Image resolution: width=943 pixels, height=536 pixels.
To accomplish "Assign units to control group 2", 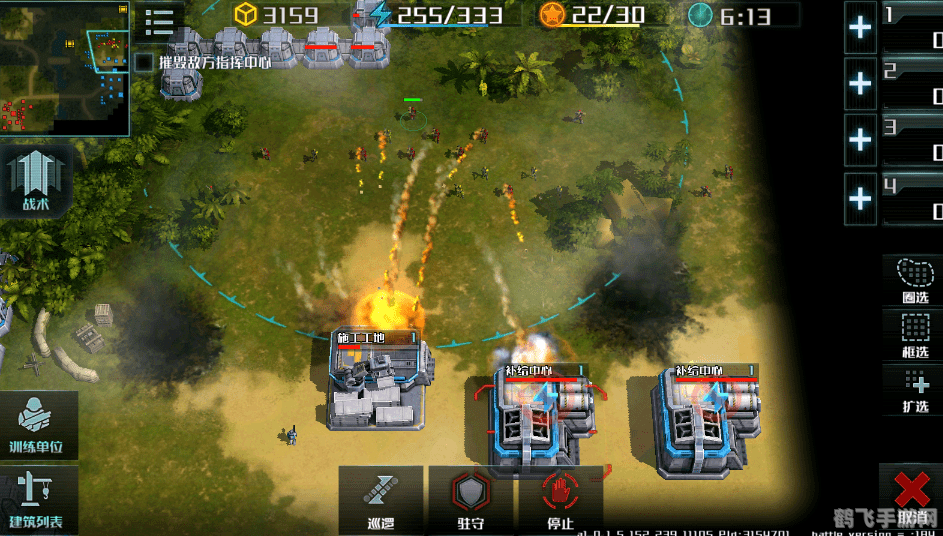I will [x=860, y=84].
